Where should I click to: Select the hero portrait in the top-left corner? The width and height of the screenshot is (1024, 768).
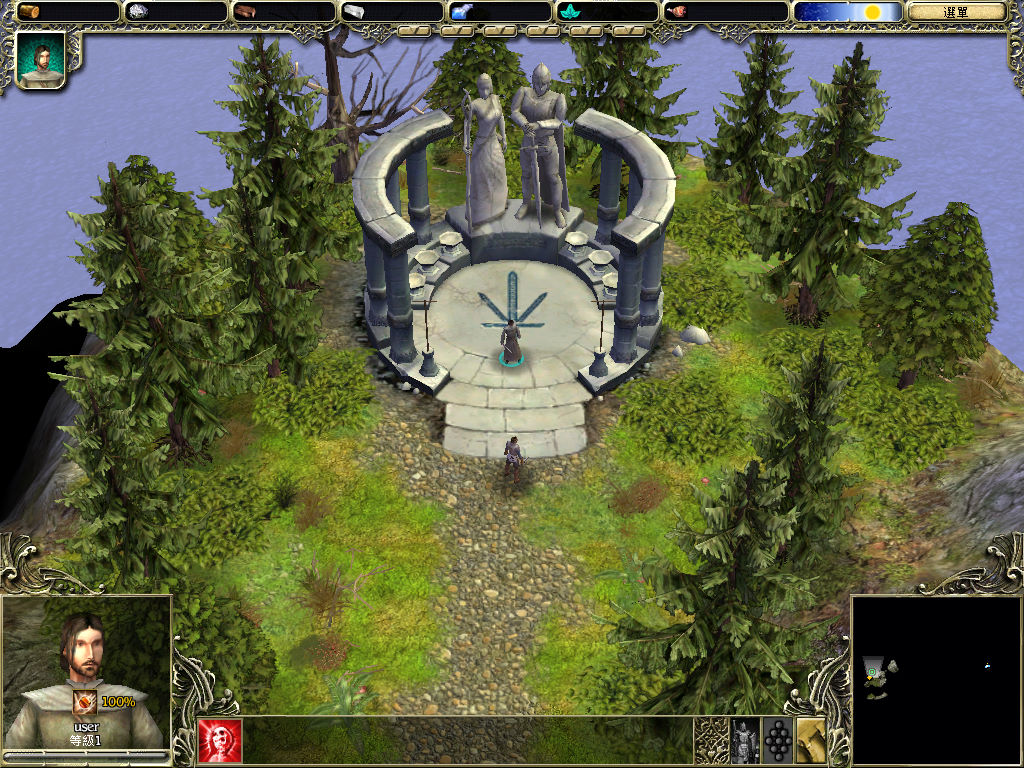pos(41,60)
